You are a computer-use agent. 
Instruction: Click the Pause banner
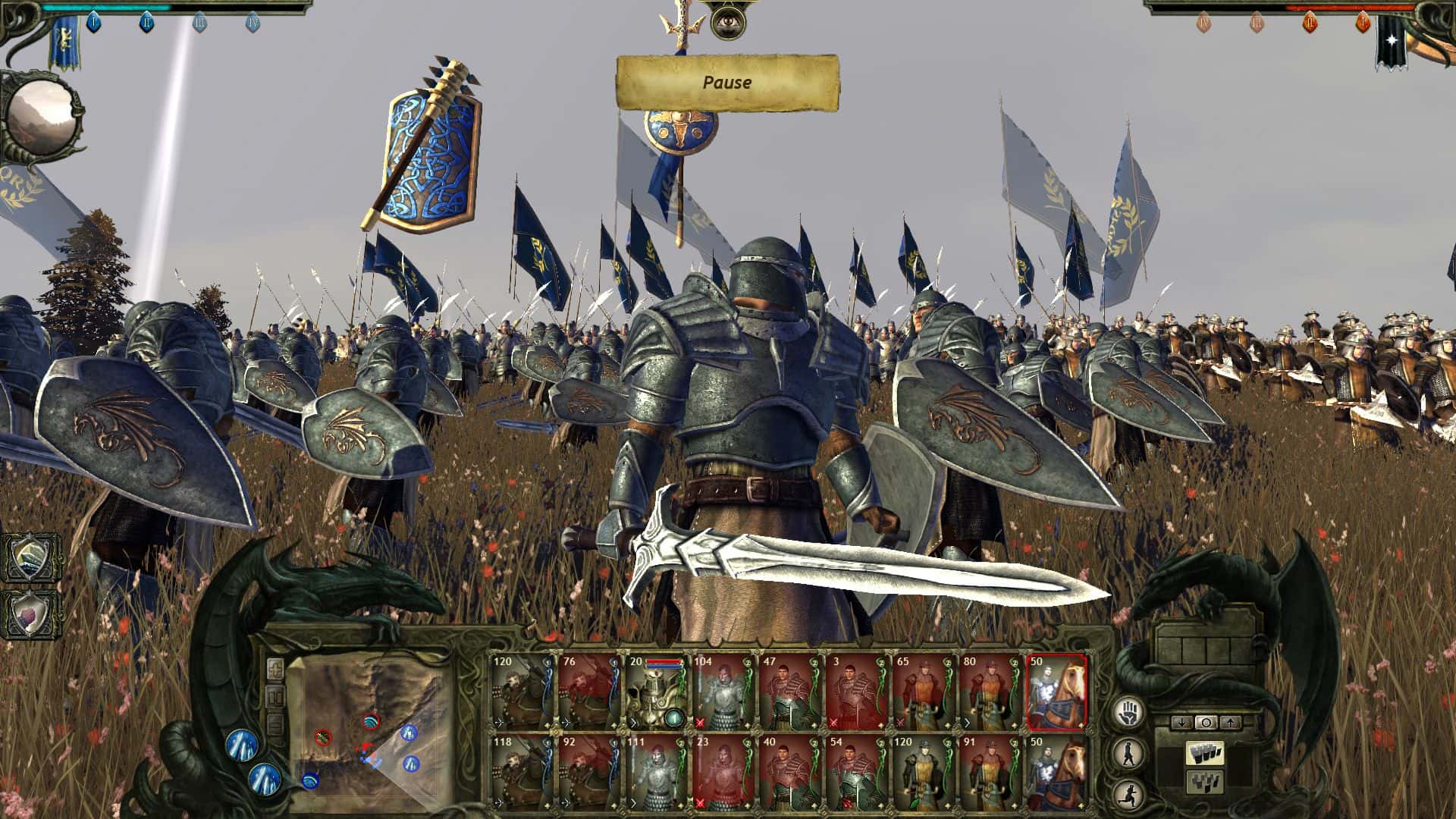(x=730, y=83)
